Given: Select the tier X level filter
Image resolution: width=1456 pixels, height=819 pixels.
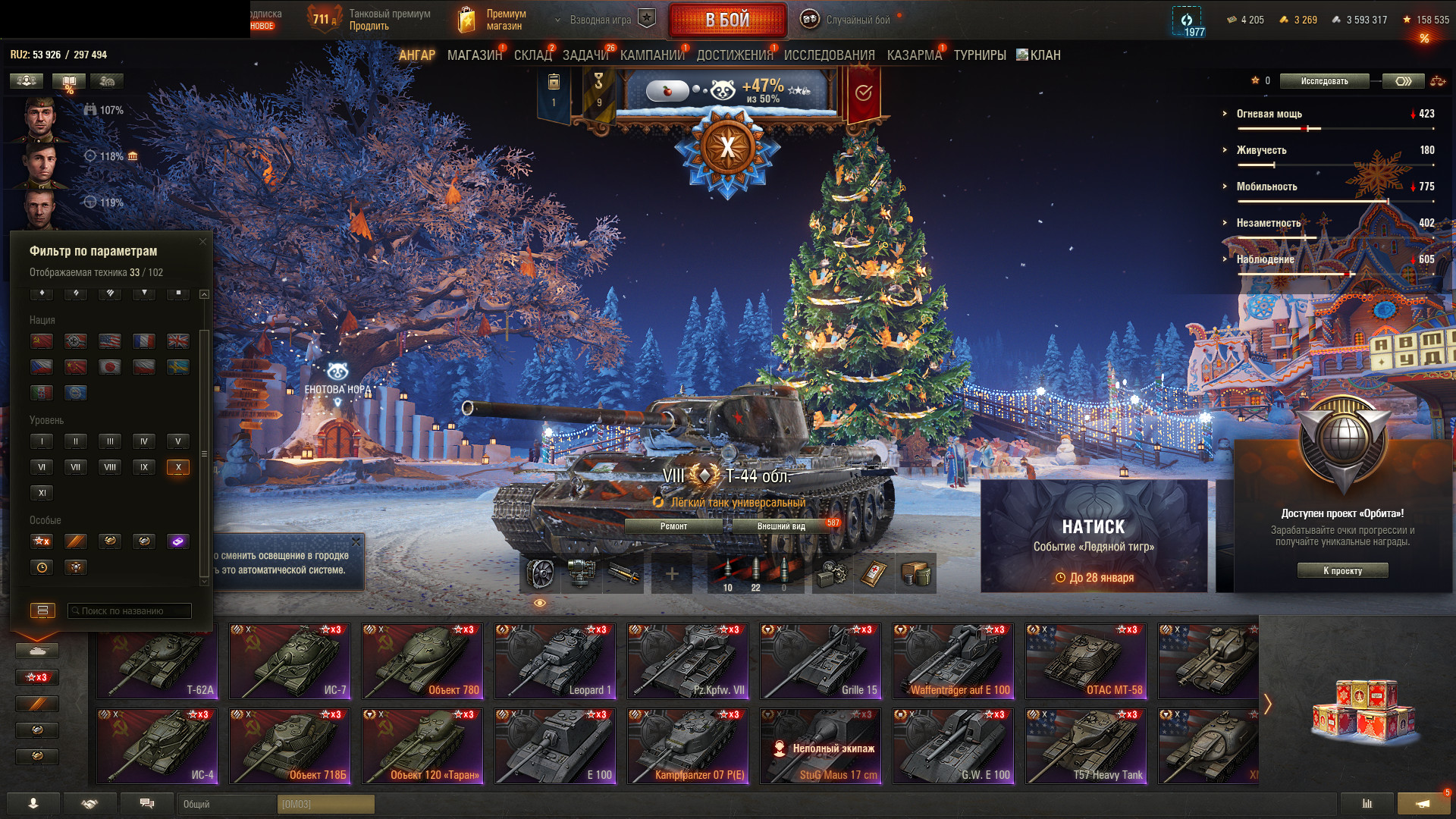Looking at the screenshot, I should [178, 467].
